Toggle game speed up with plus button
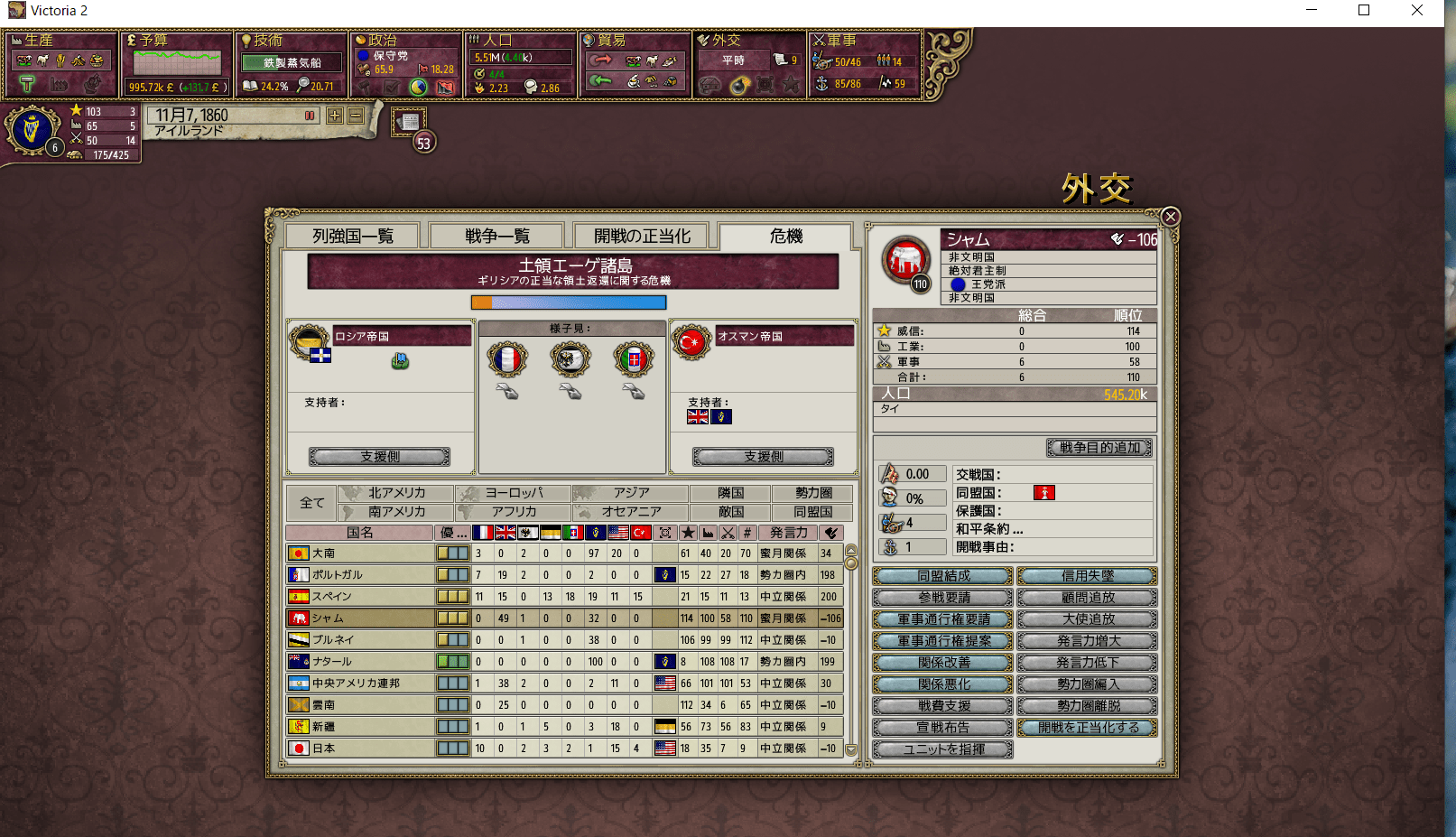Screen dimensions: 1456x837 (x=334, y=116)
